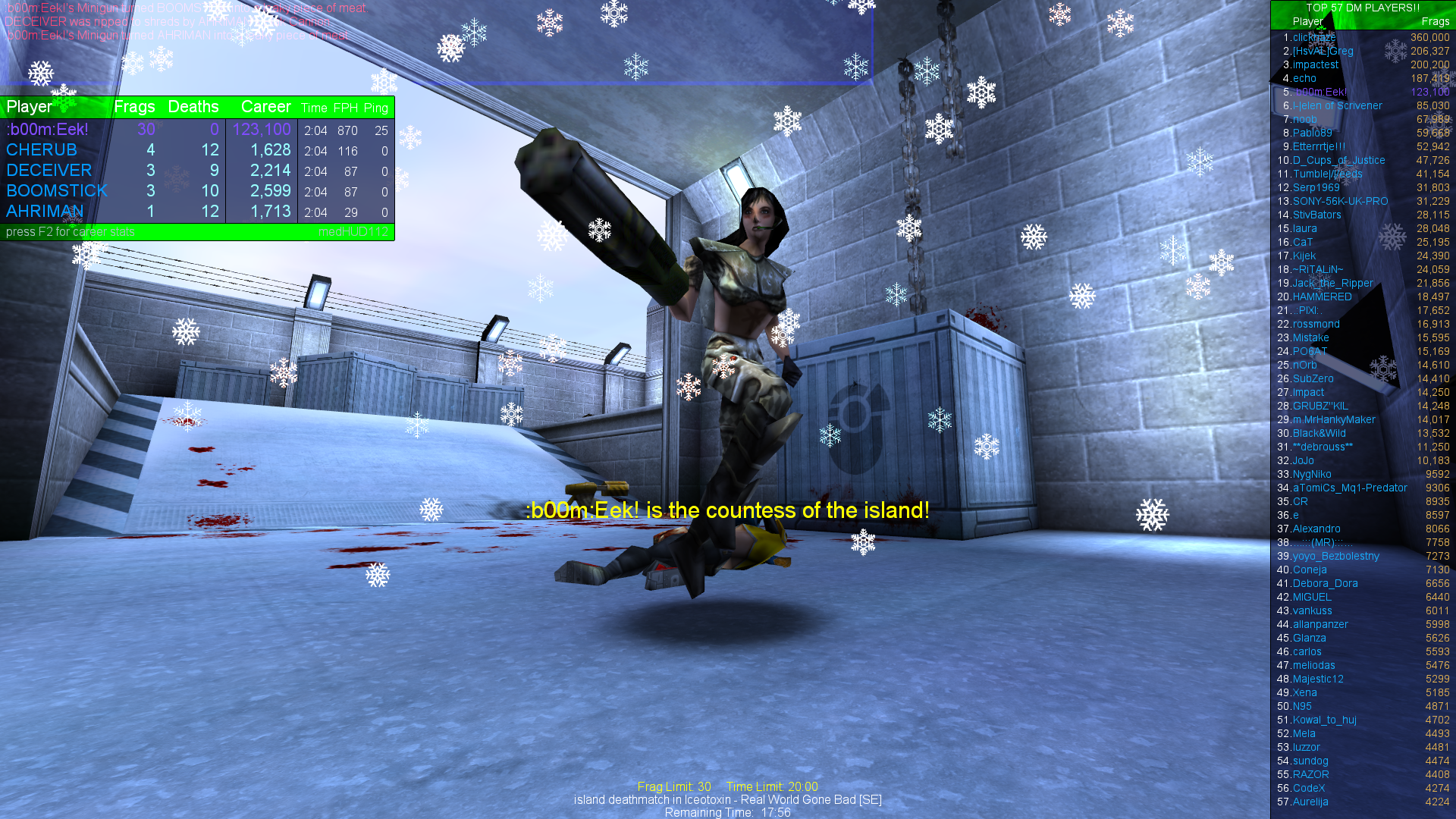Image resolution: width=1456 pixels, height=819 pixels.
Task: Select DECEIVER's scoreboard row
Action: click(49, 171)
